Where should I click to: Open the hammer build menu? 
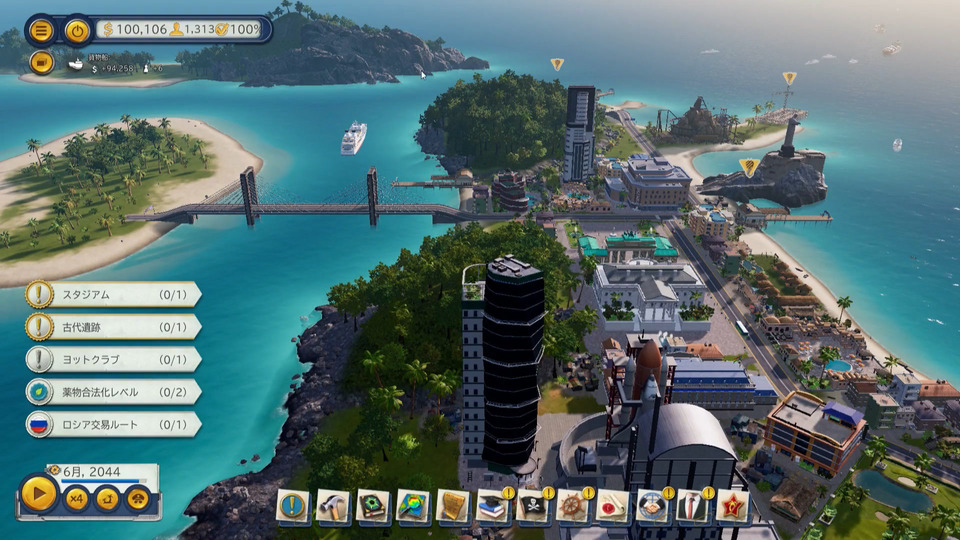pos(333,507)
